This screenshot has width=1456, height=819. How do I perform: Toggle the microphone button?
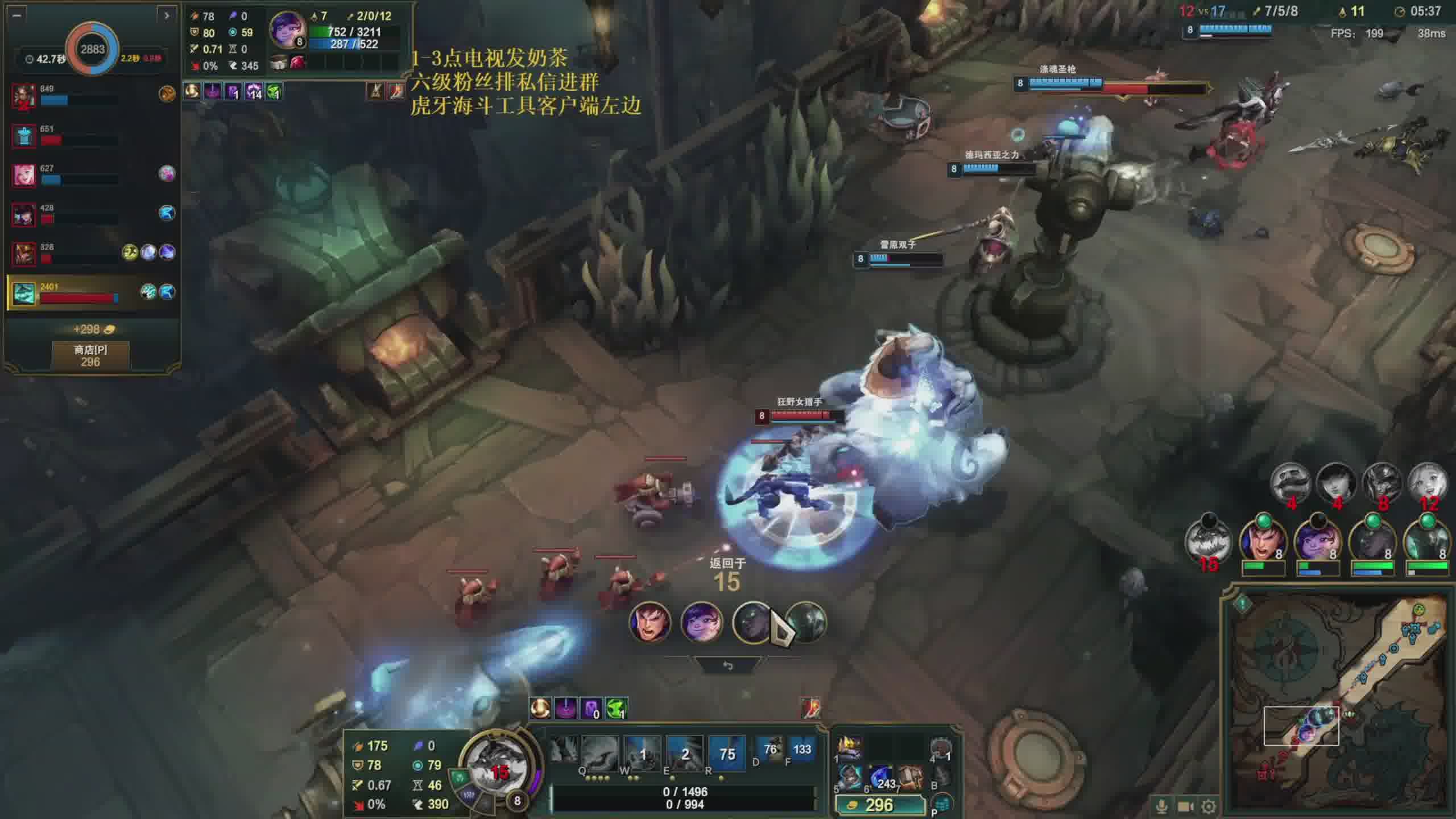(1161, 806)
